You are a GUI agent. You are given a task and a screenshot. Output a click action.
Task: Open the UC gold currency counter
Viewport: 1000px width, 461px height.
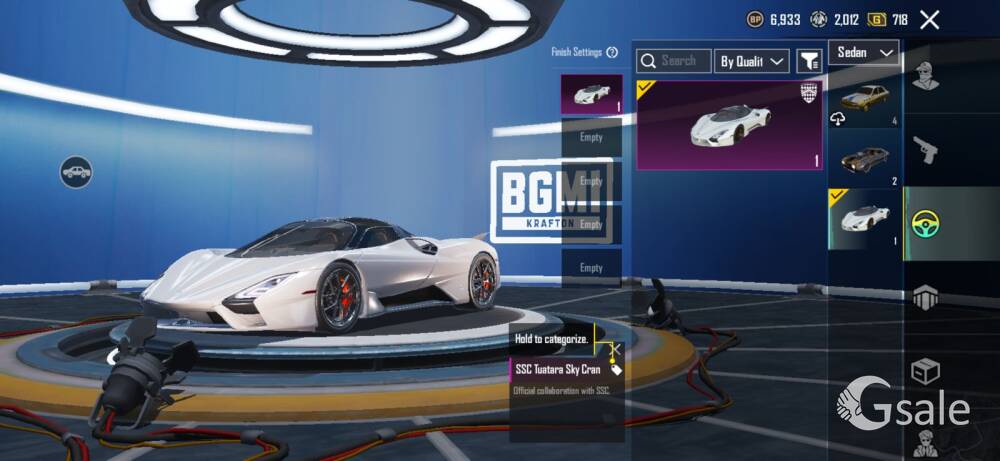tap(888, 19)
